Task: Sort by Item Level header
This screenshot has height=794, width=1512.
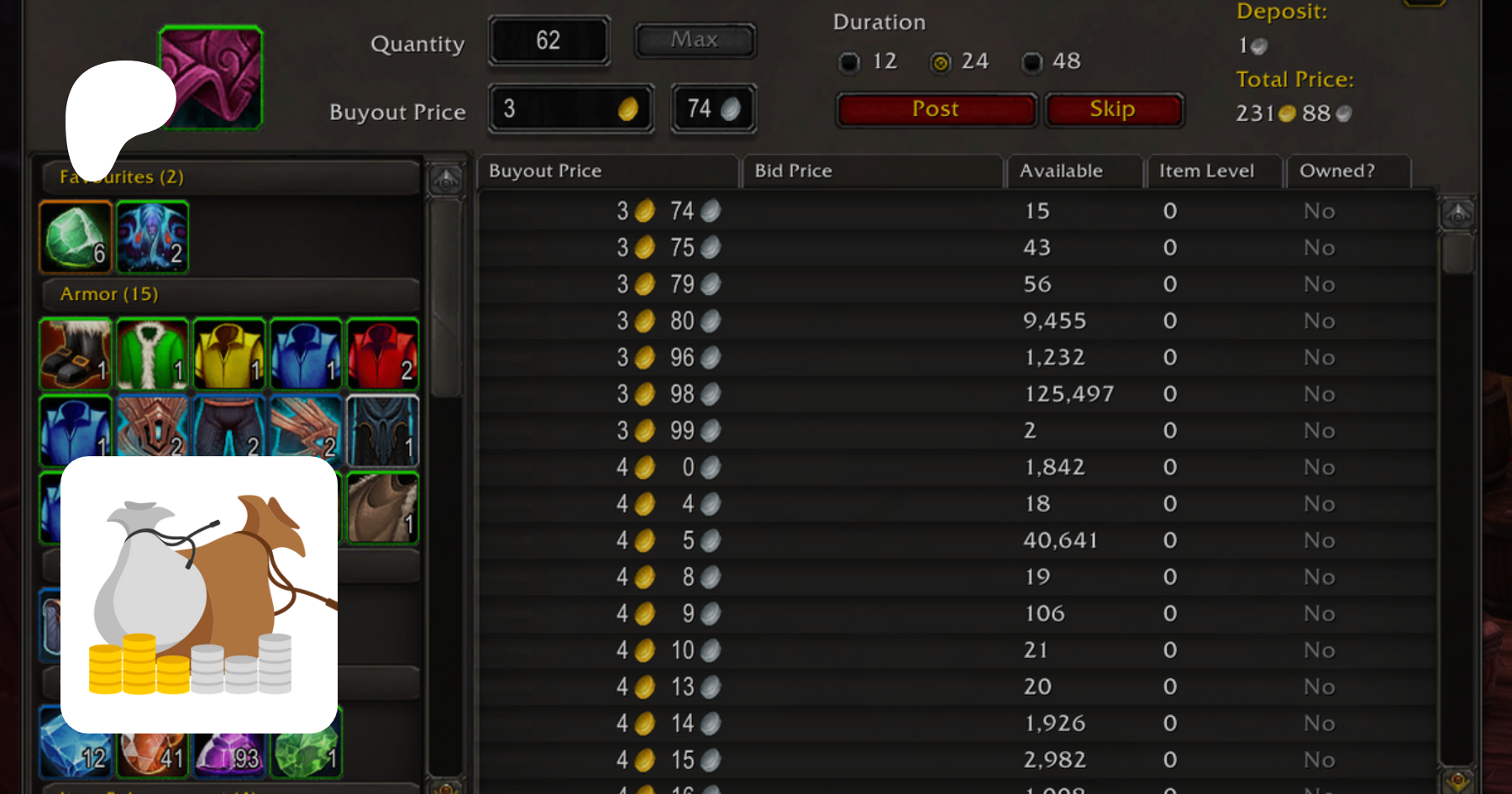Action: [1213, 171]
